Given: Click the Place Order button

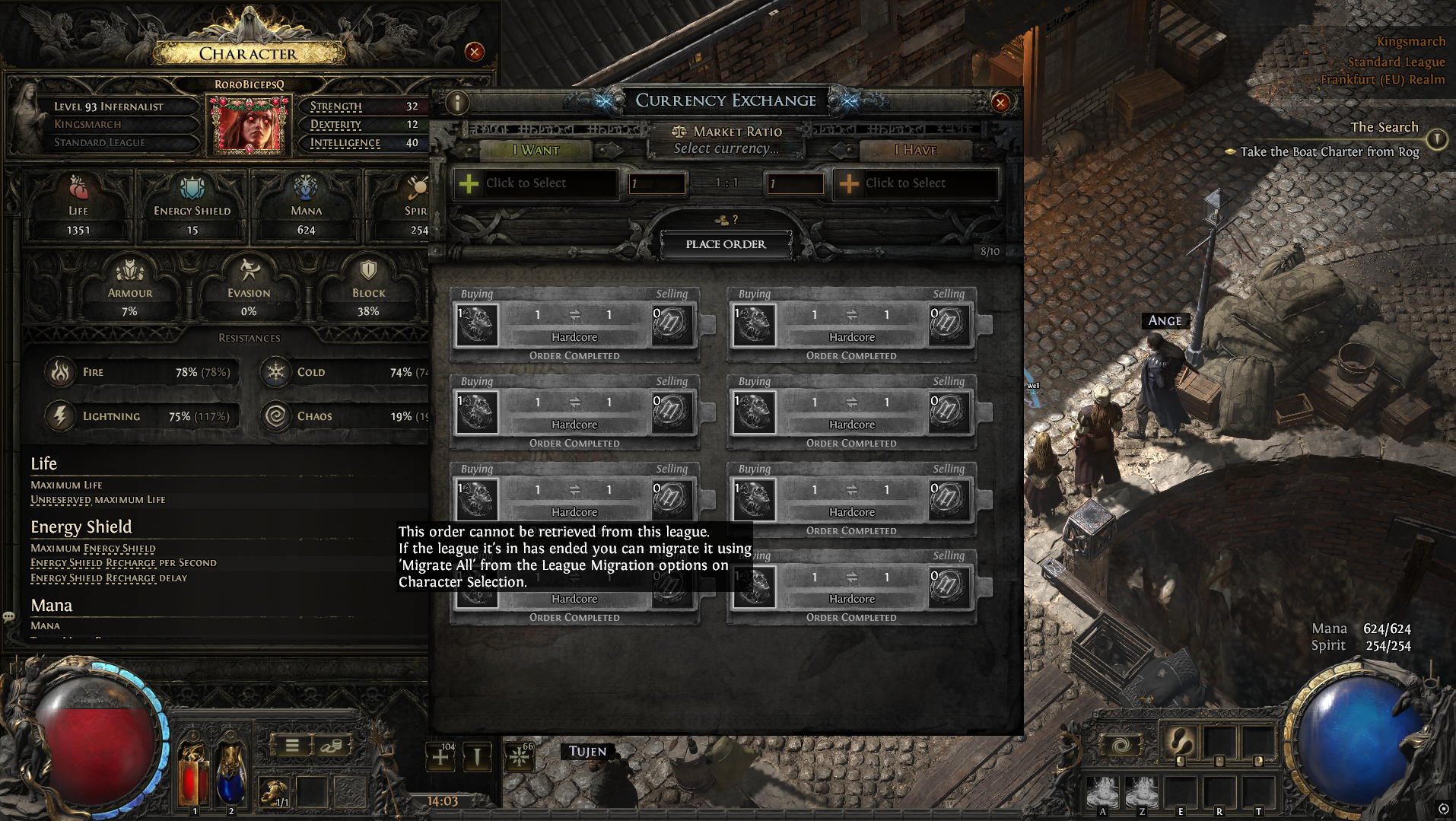Looking at the screenshot, I should pos(726,244).
